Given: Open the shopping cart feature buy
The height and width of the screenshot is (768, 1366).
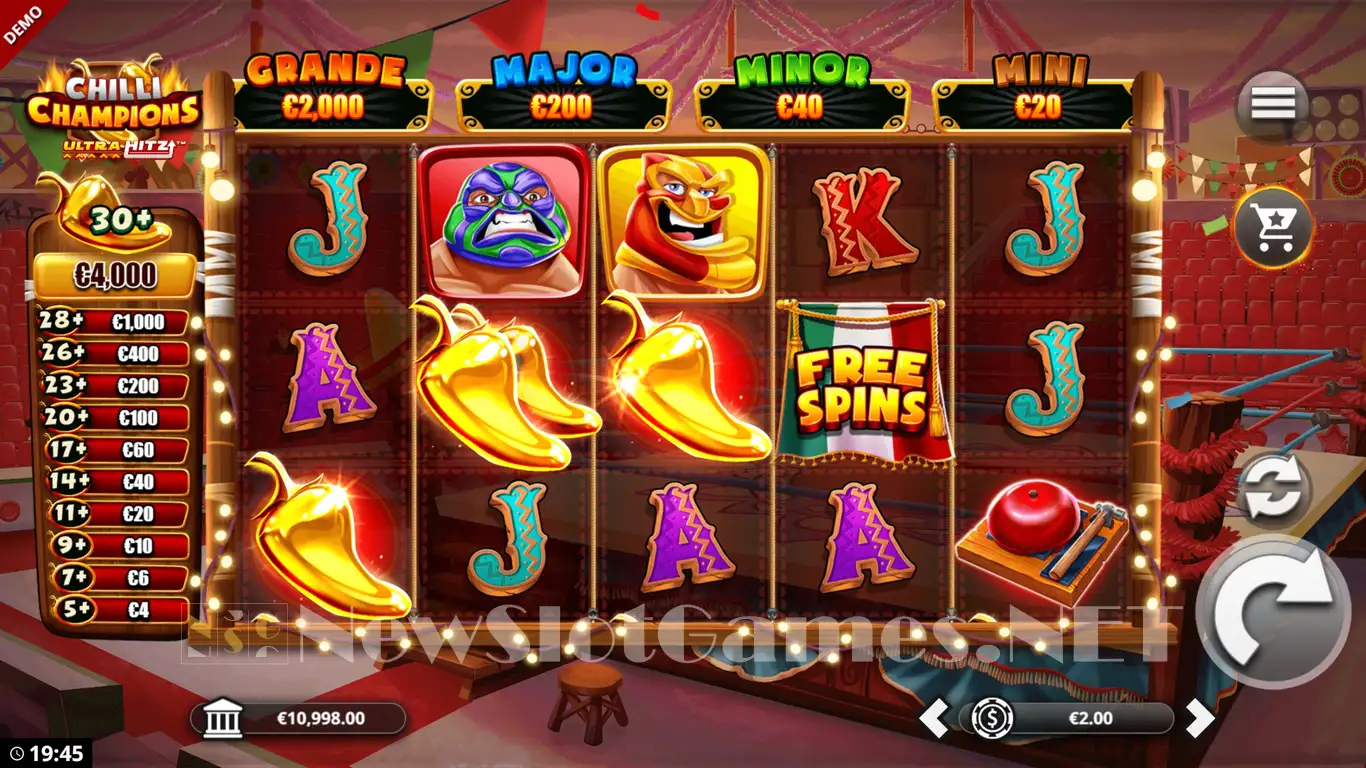Looking at the screenshot, I should coord(1273,229).
